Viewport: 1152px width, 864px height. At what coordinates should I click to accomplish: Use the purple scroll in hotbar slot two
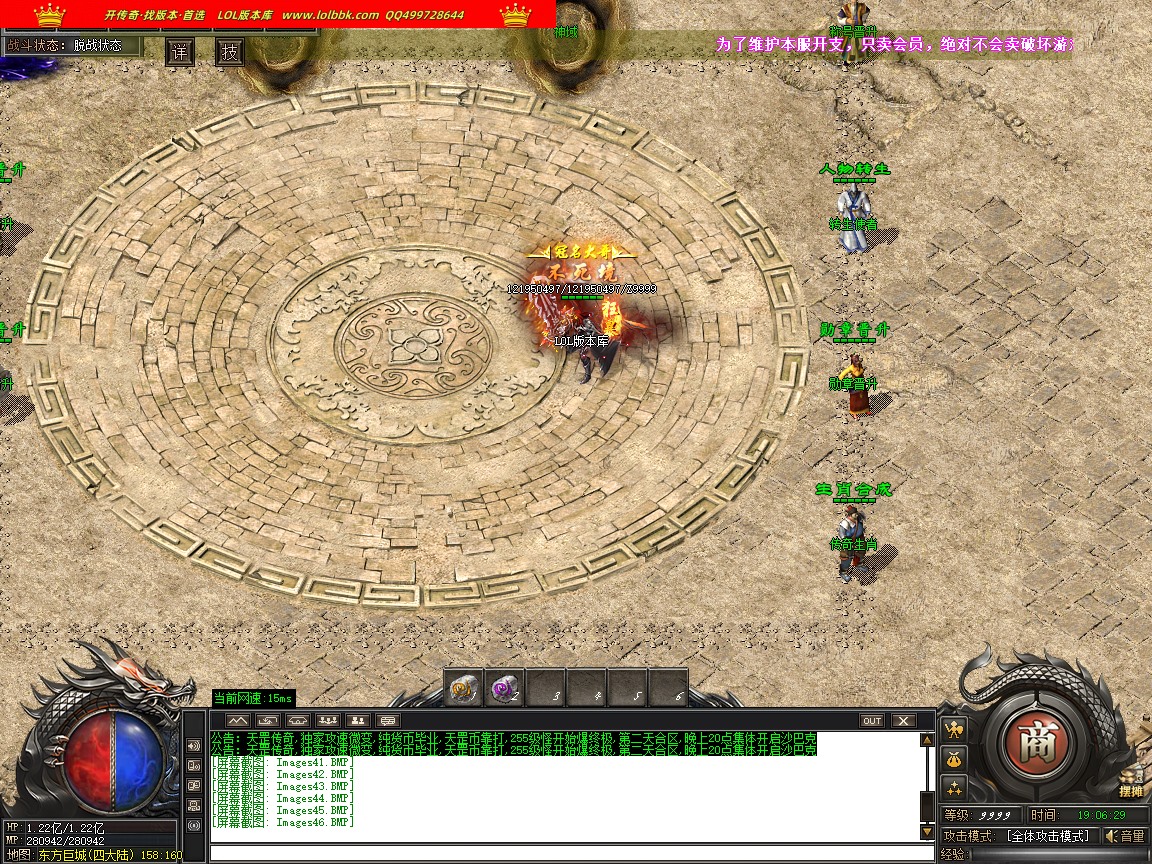click(503, 689)
